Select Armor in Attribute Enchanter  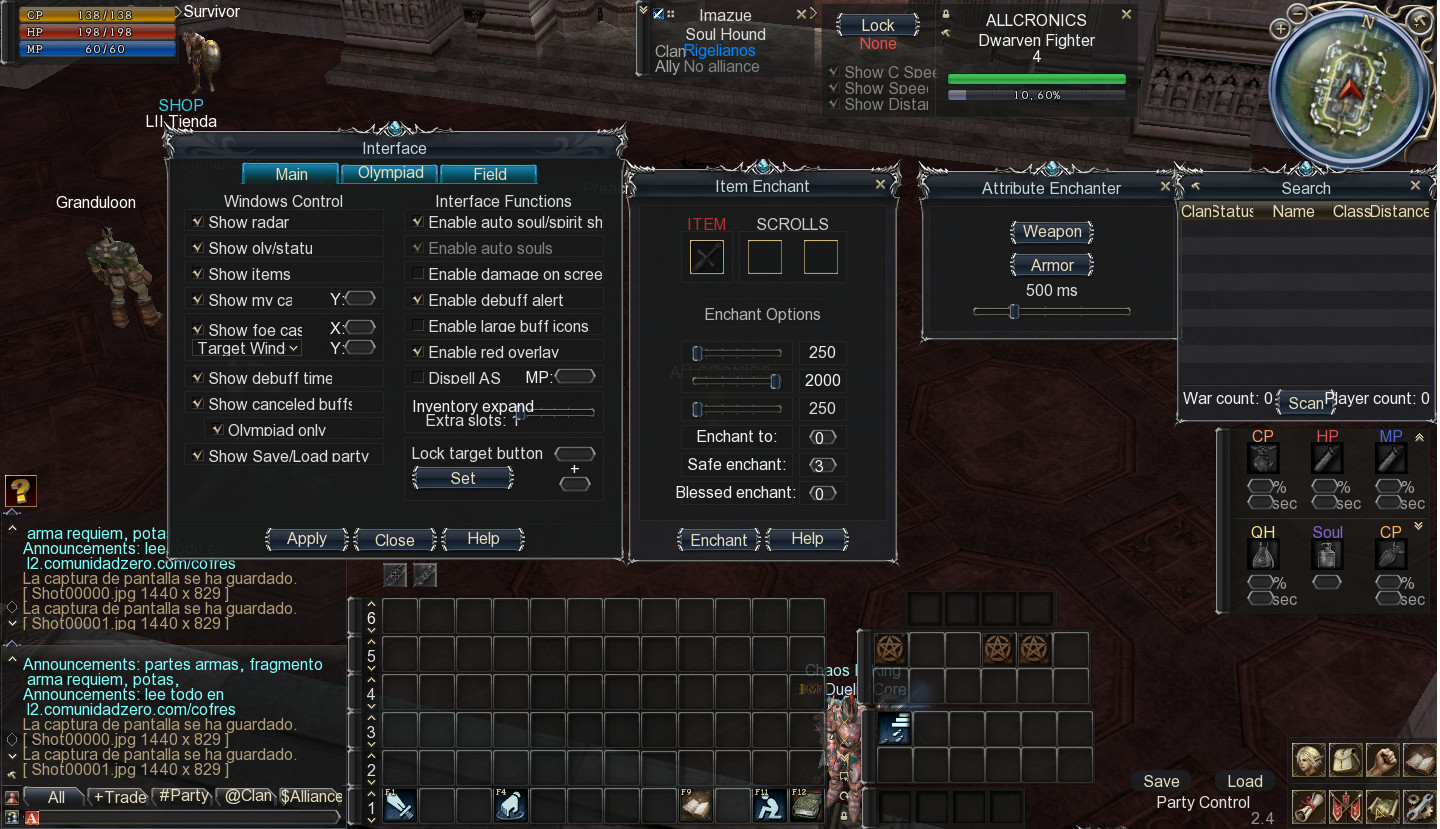[x=1051, y=265]
